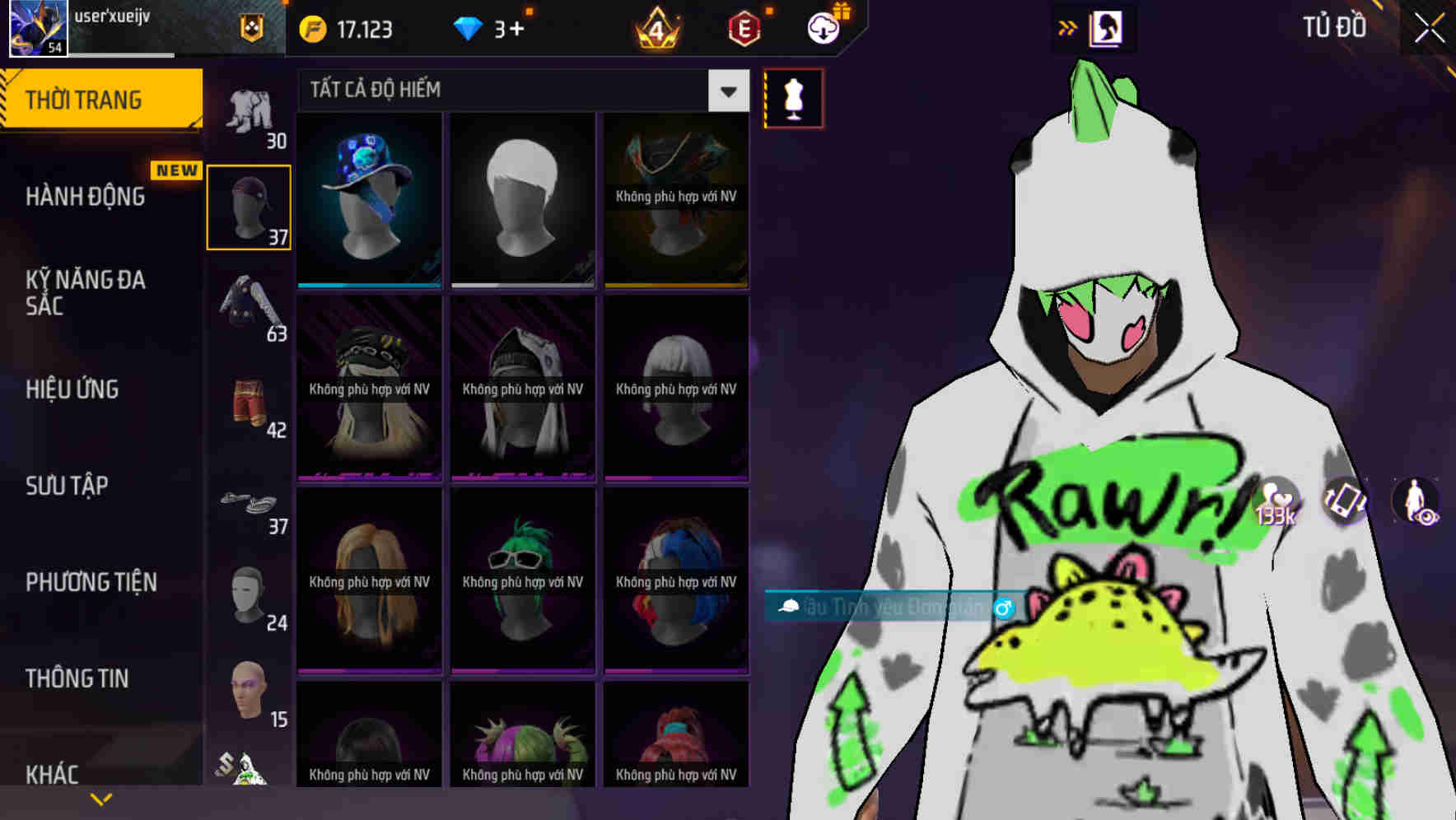Toggle the selected hat category slot
Viewport: 1456px width, 820px height.
tap(248, 206)
